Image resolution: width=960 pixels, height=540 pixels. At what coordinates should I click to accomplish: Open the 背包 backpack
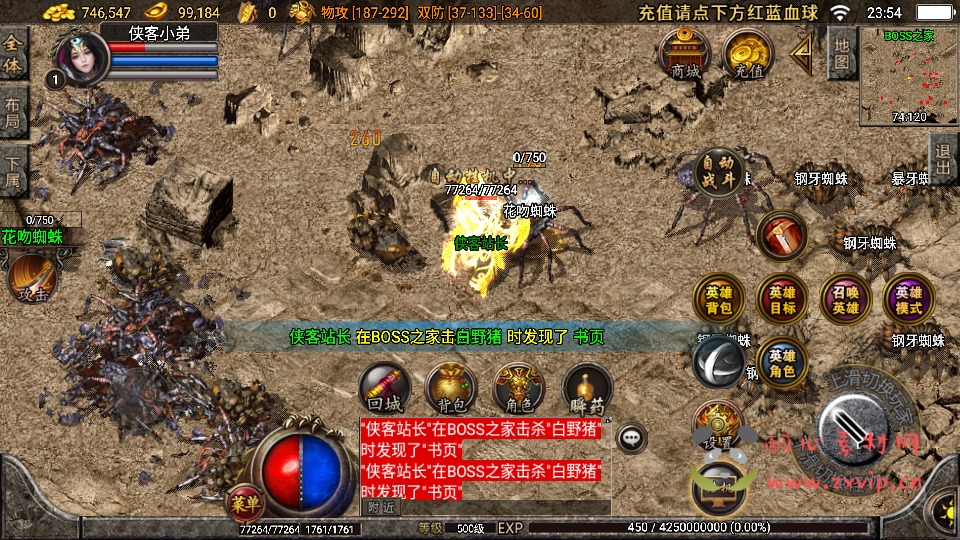(x=451, y=390)
